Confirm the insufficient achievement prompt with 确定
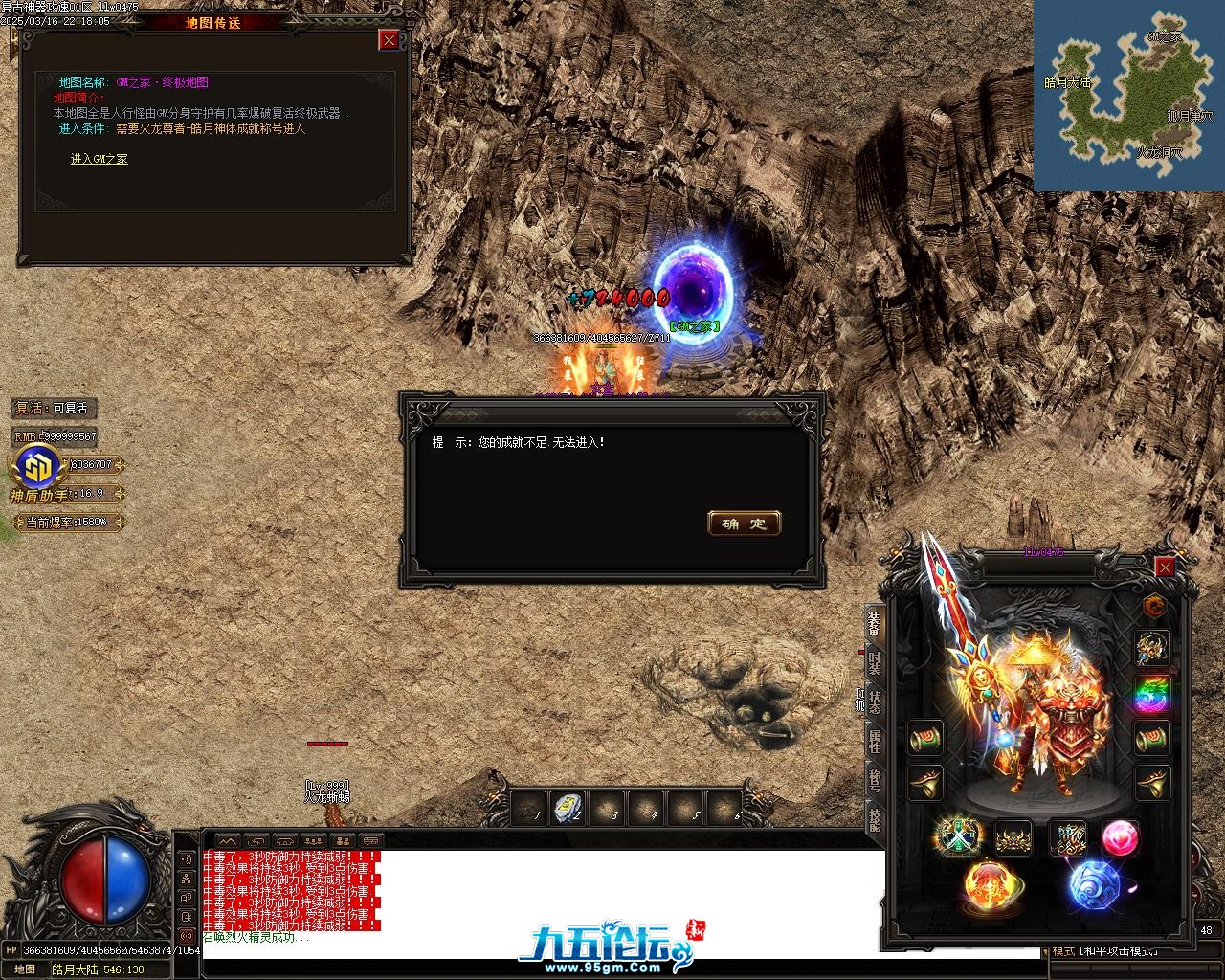1225x980 pixels. pyautogui.click(x=745, y=523)
